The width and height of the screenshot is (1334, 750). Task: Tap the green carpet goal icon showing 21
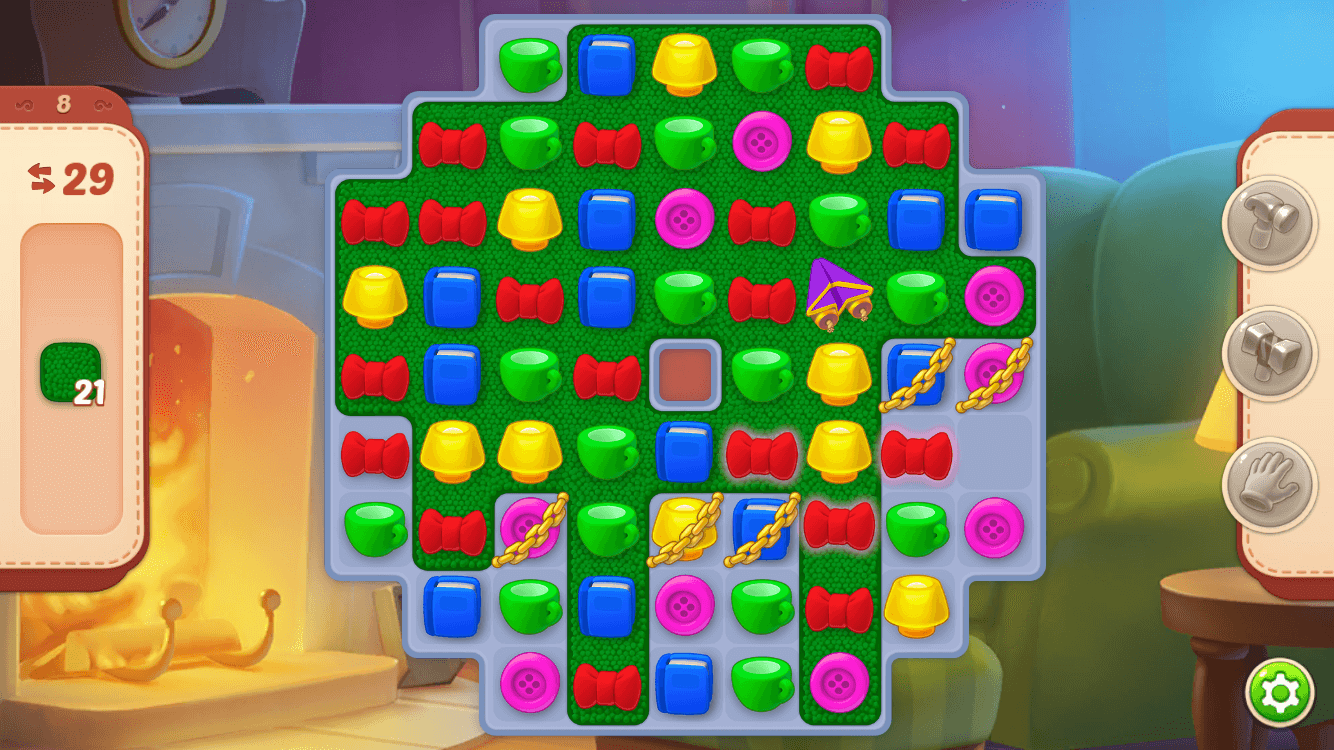coord(68,373)
